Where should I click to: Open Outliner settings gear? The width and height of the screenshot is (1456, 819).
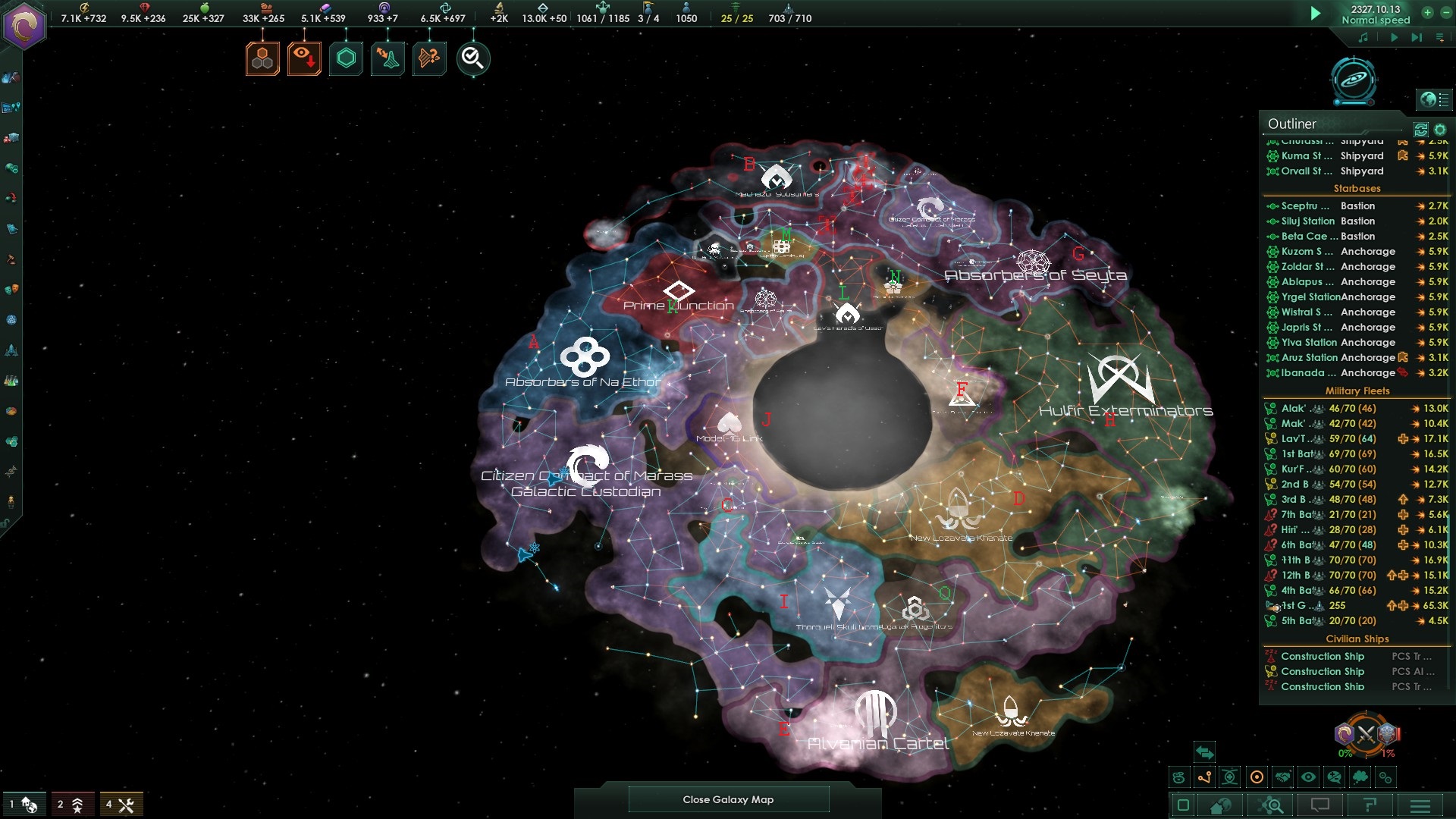point(1440,130)
